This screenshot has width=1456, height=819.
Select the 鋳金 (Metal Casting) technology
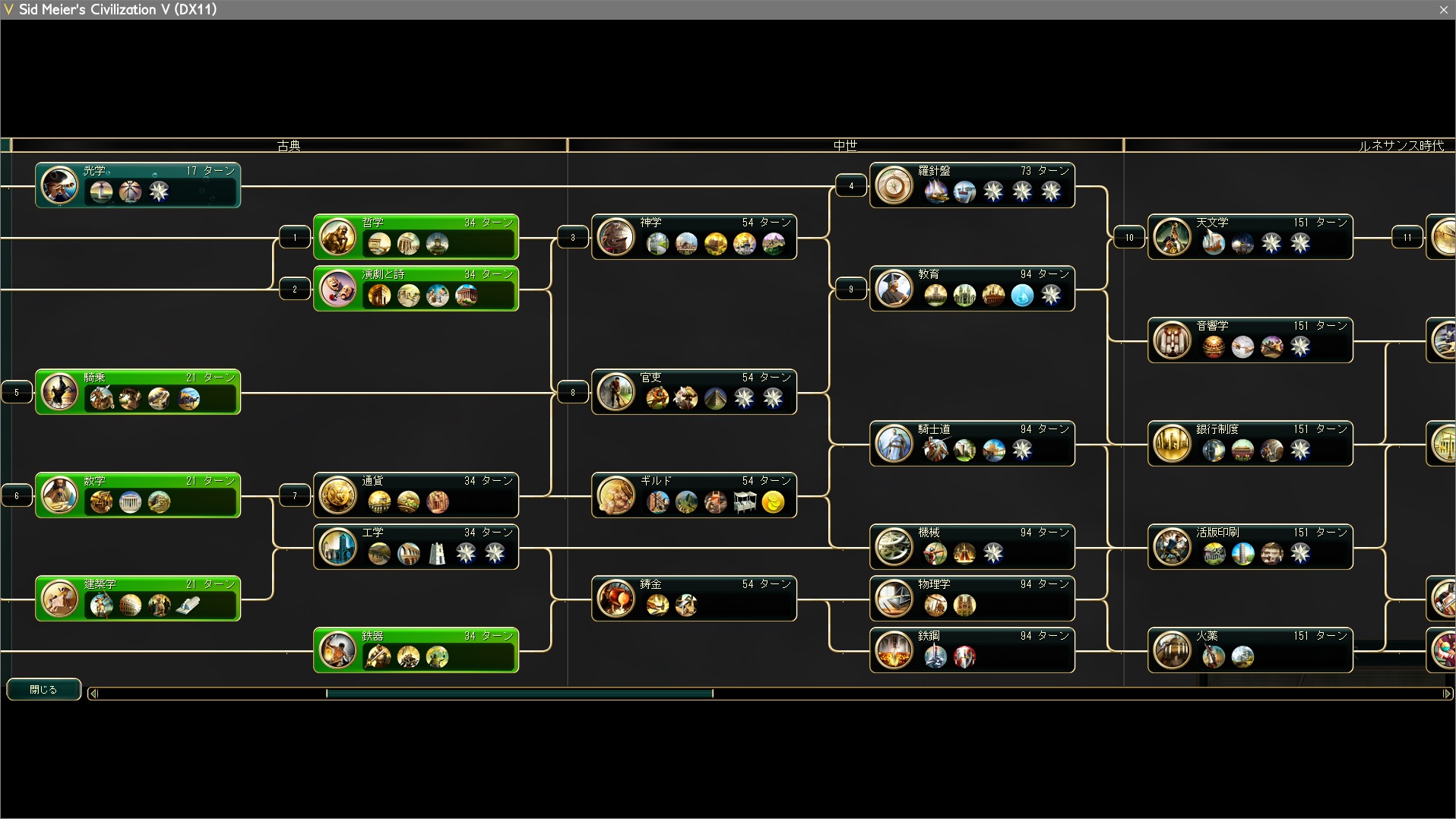pyautogui.click(x=694, y=599)
